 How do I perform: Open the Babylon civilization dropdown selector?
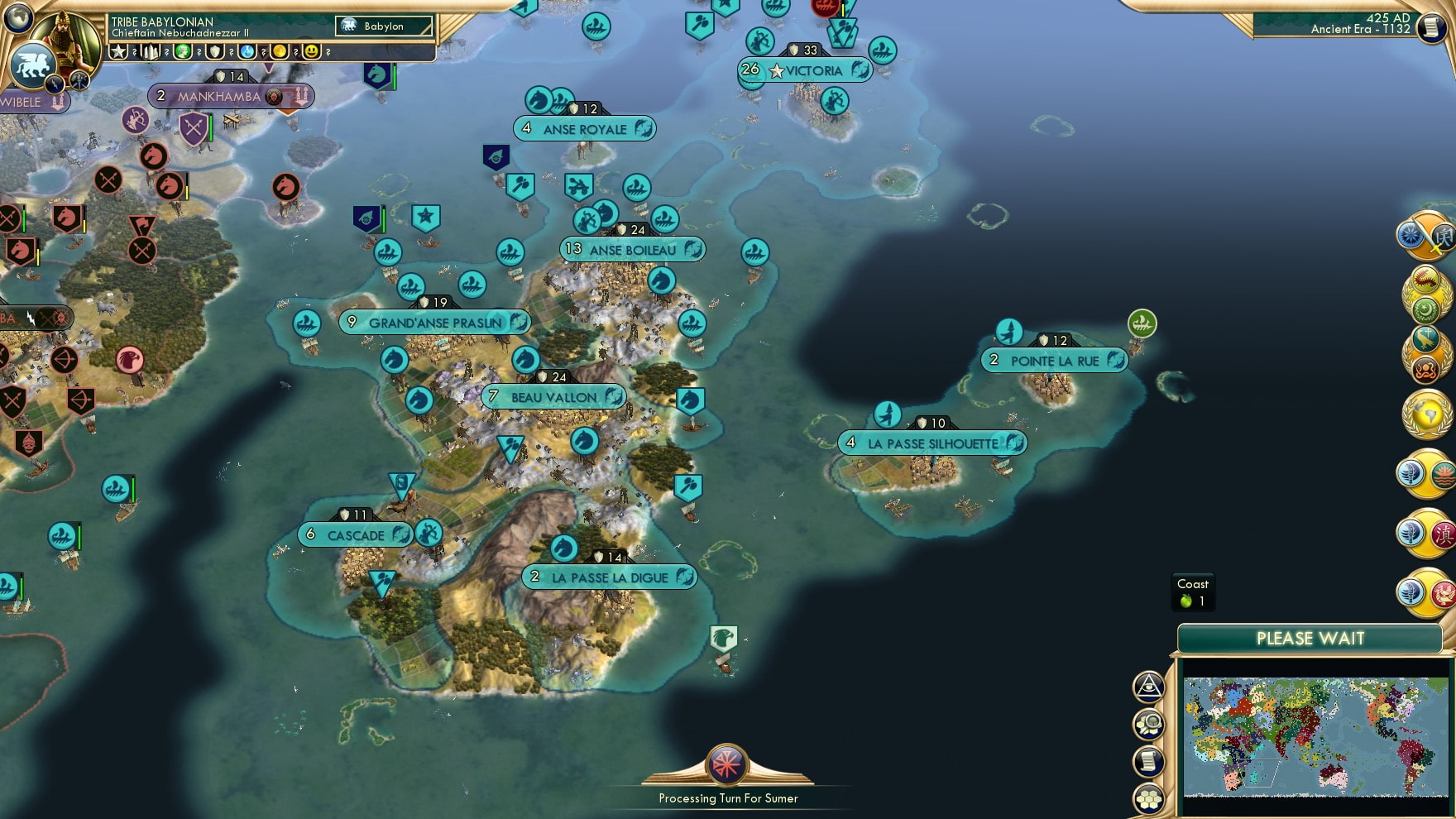(385, 26)
